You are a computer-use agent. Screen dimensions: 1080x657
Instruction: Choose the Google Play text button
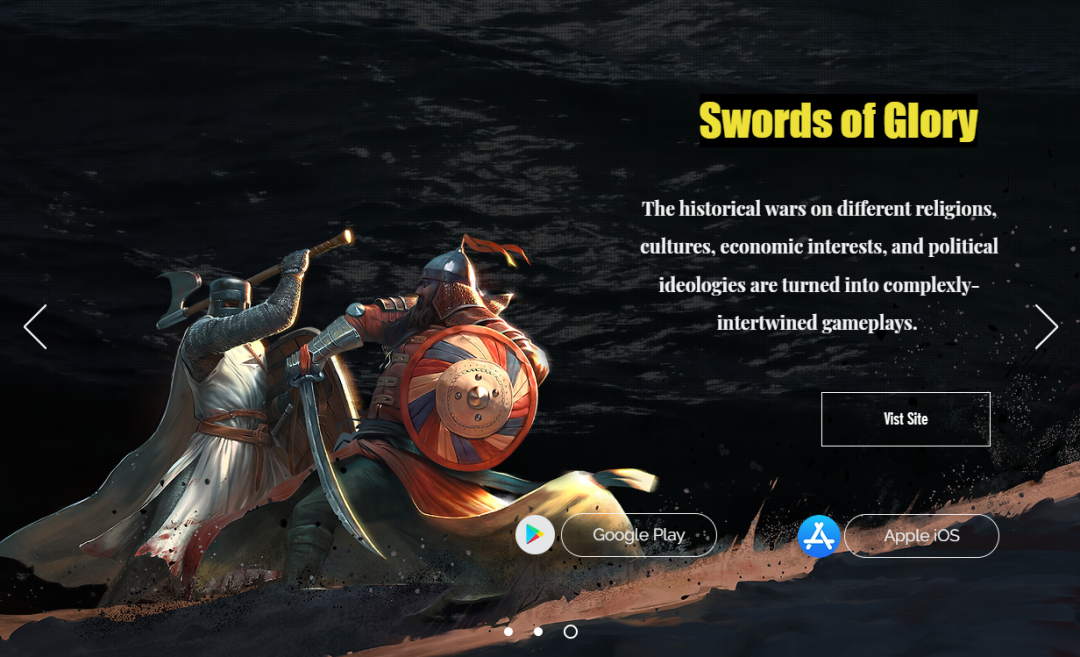[638, 535]
